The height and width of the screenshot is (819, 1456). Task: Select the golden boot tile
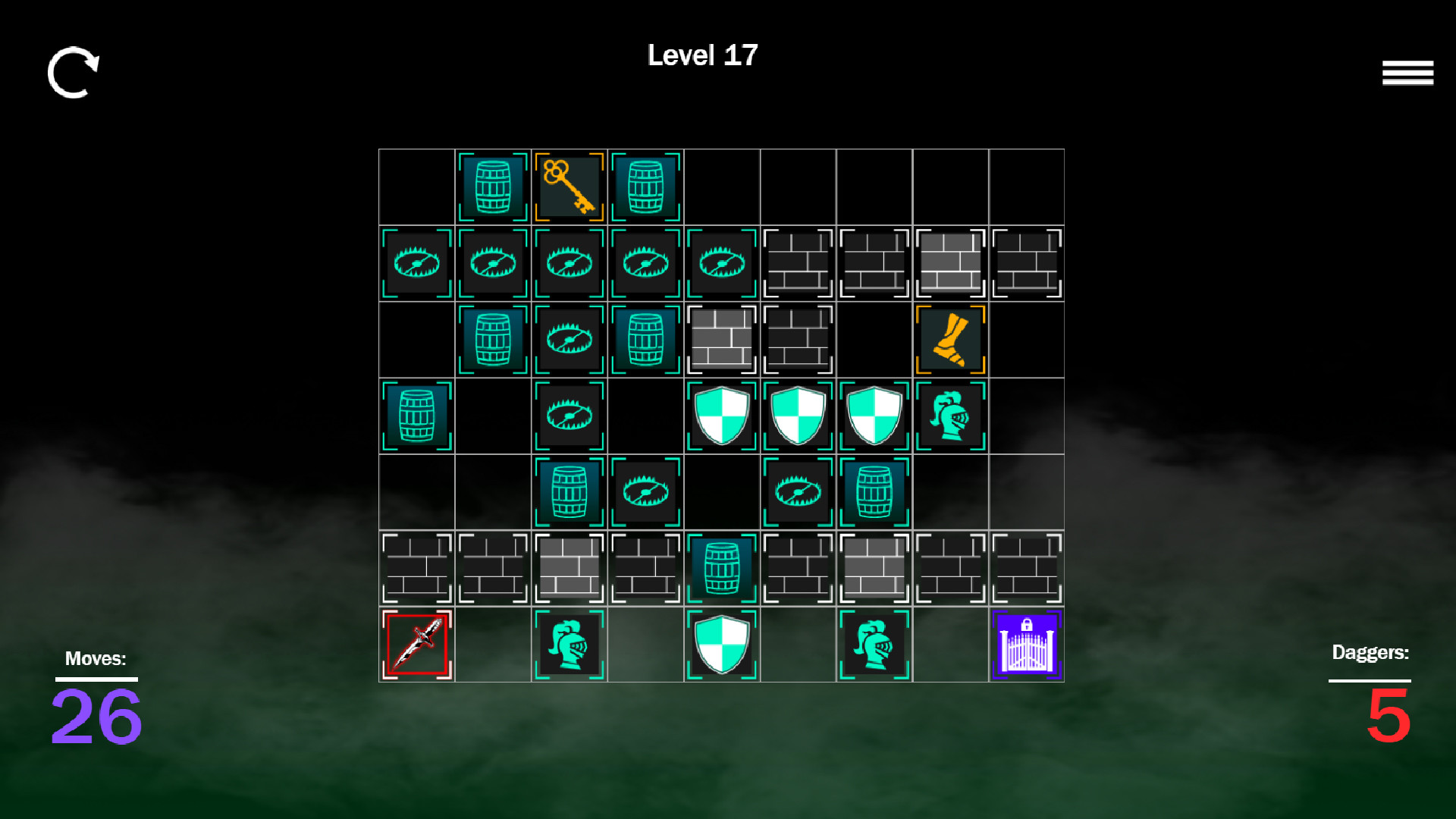pyautogui.click(x=950, y=339)
